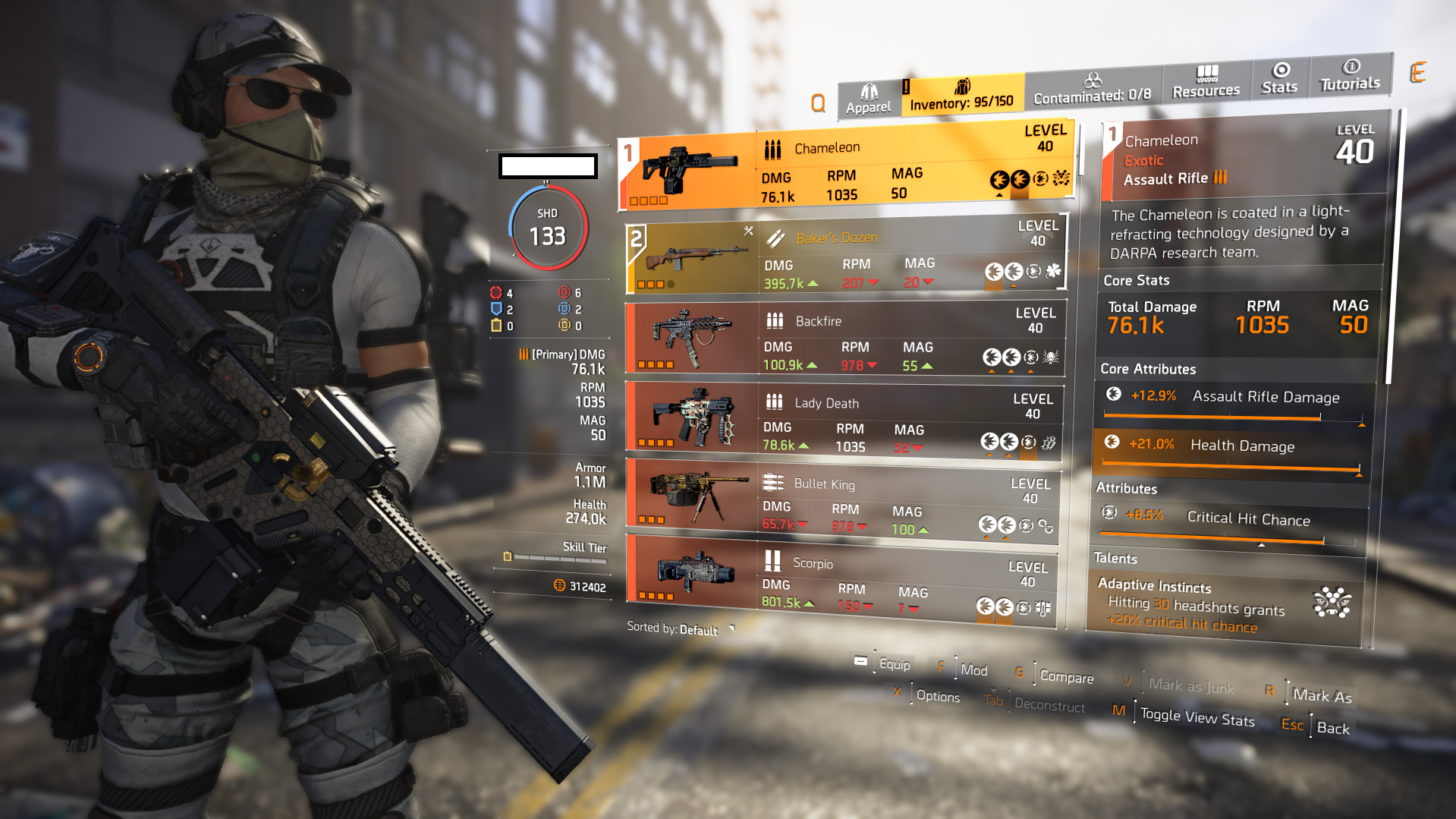Go Back from the inventory
The width and height of the screenshot is (1456, 819).
click(1332, 728)
